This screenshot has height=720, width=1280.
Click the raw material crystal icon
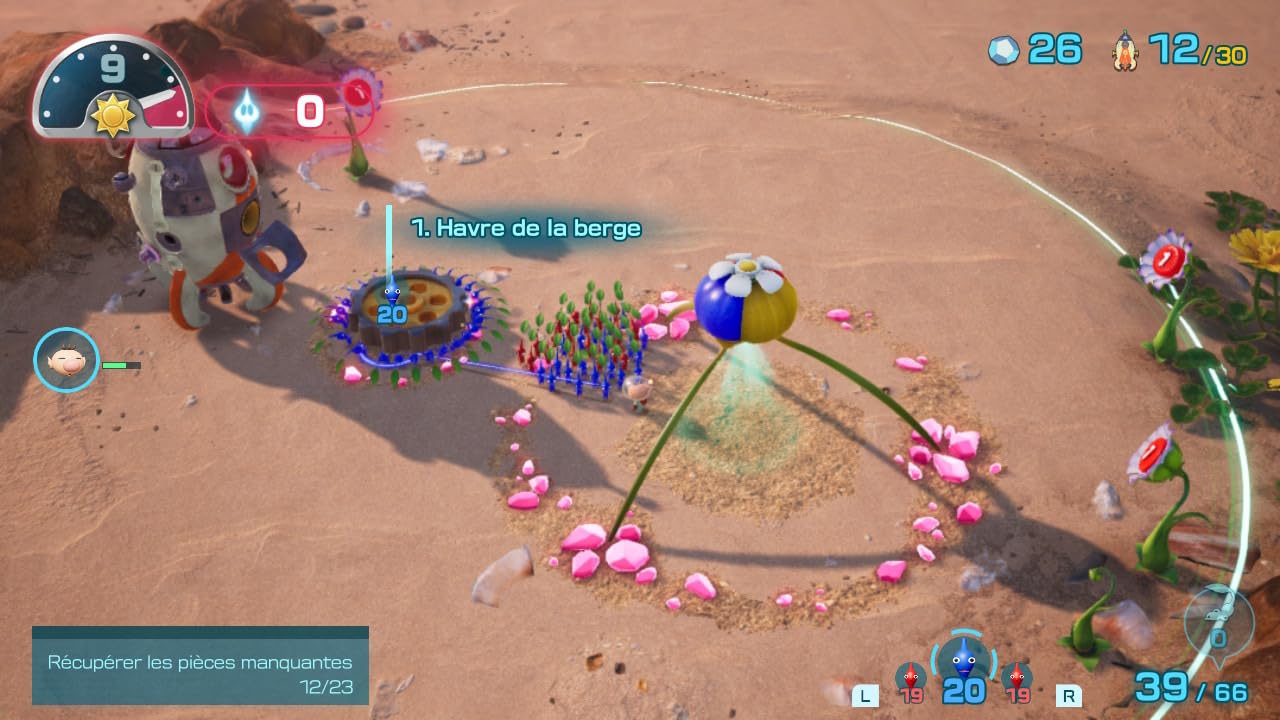[x=1004, y=50]
